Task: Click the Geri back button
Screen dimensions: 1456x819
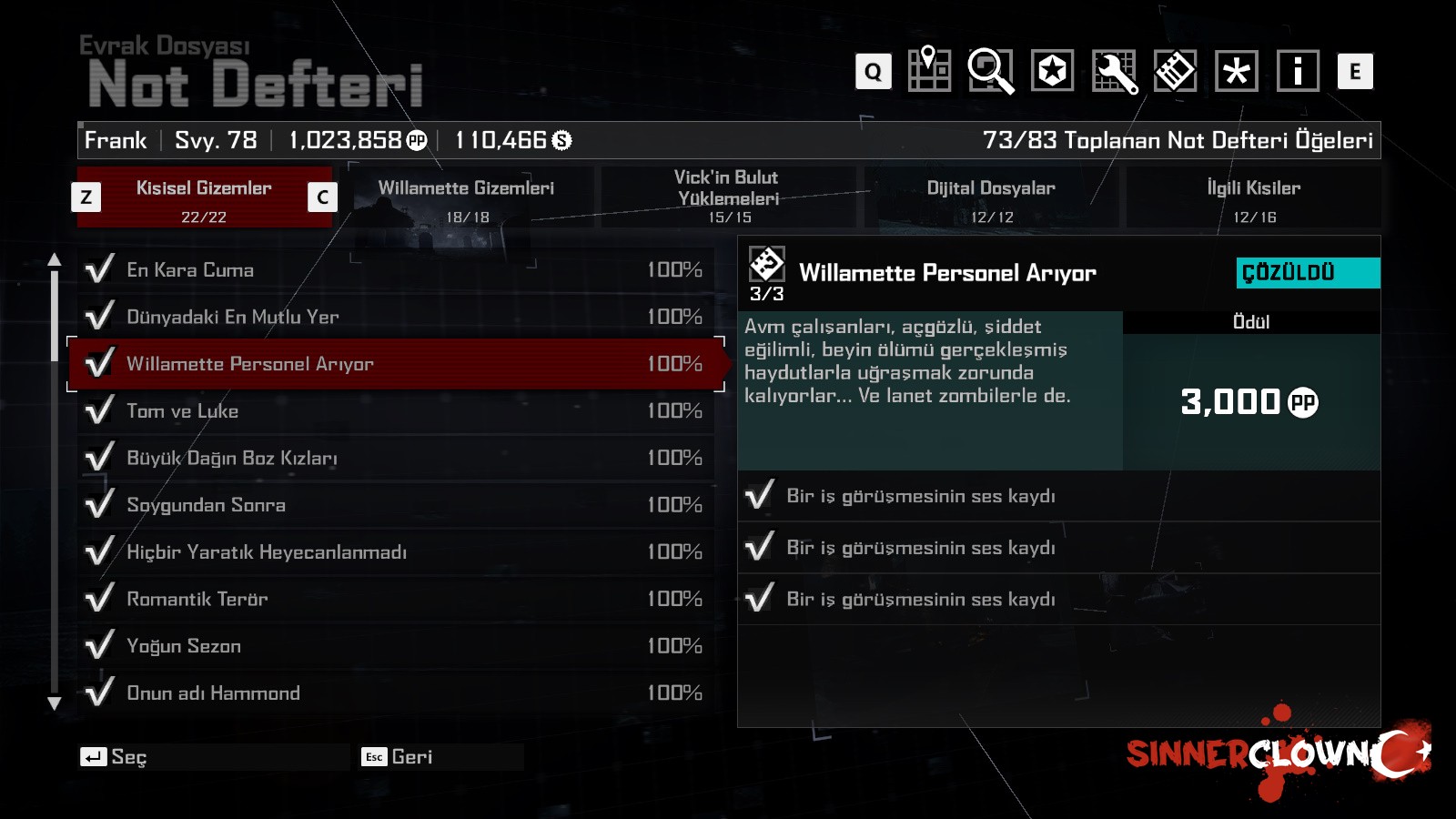Action: pyautogui.click(x=400, y=757)
